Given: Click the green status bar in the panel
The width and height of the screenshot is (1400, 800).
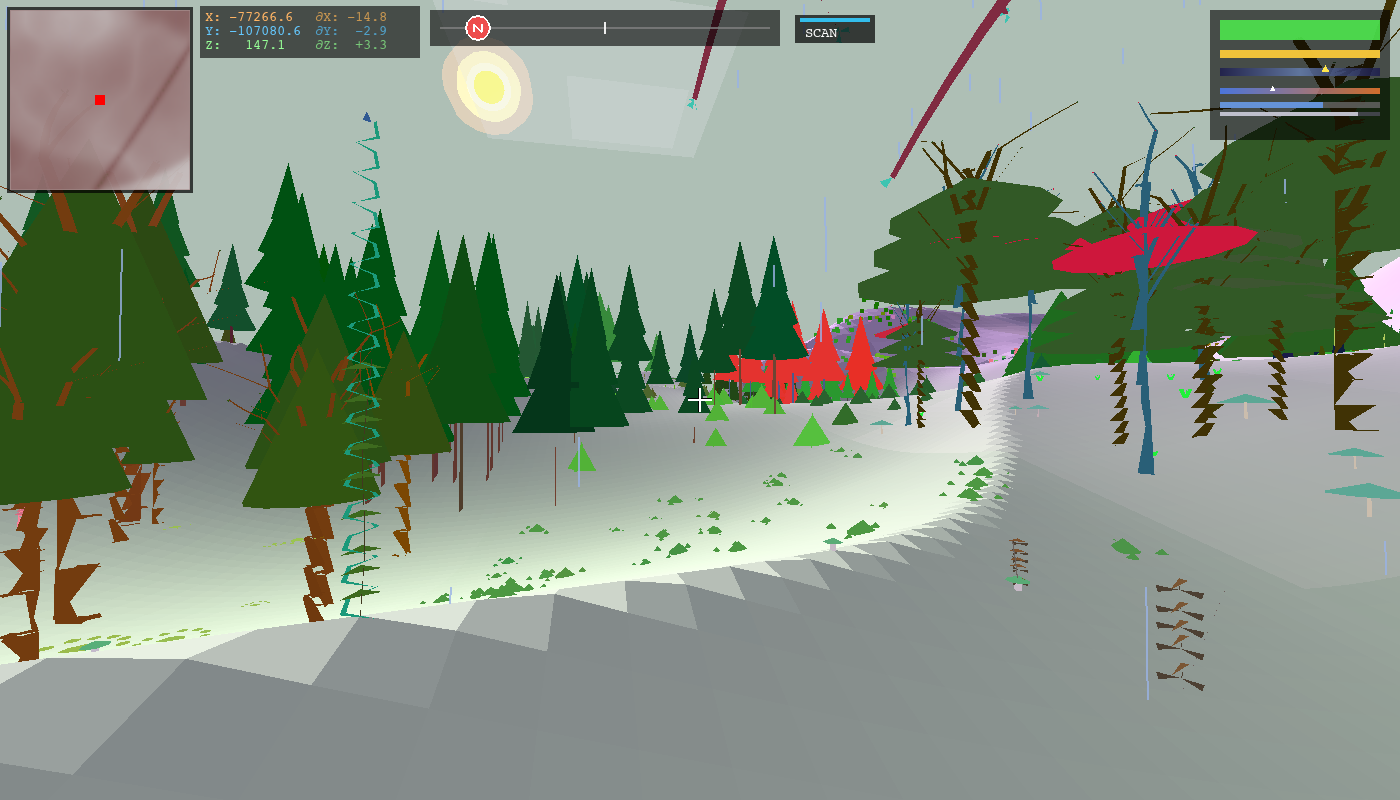Looking at the screenshot, I should pos(1300,30).
